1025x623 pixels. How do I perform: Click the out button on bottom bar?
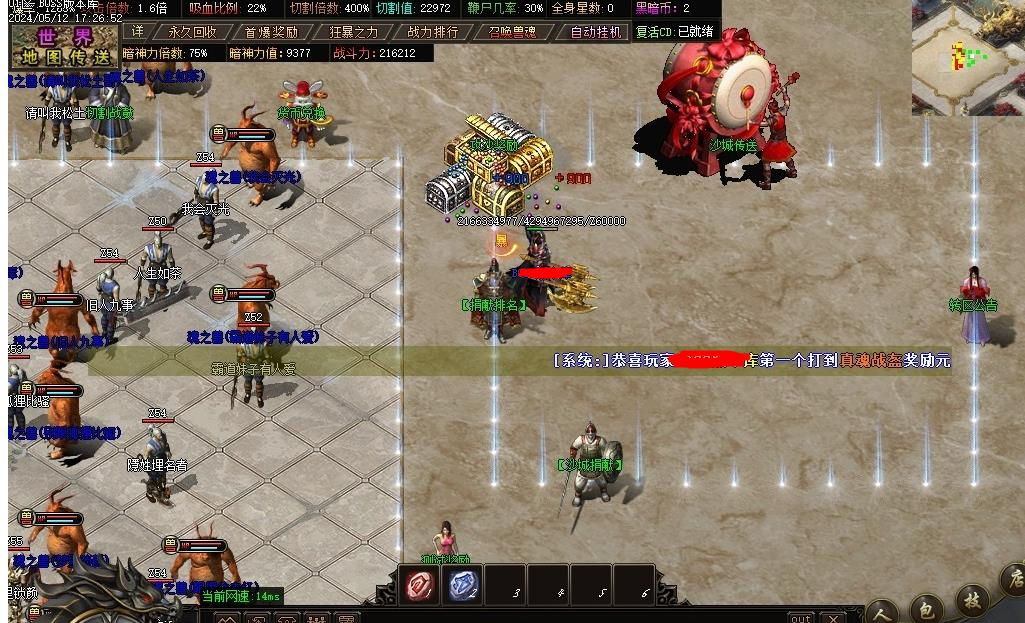tap(800, 618)
